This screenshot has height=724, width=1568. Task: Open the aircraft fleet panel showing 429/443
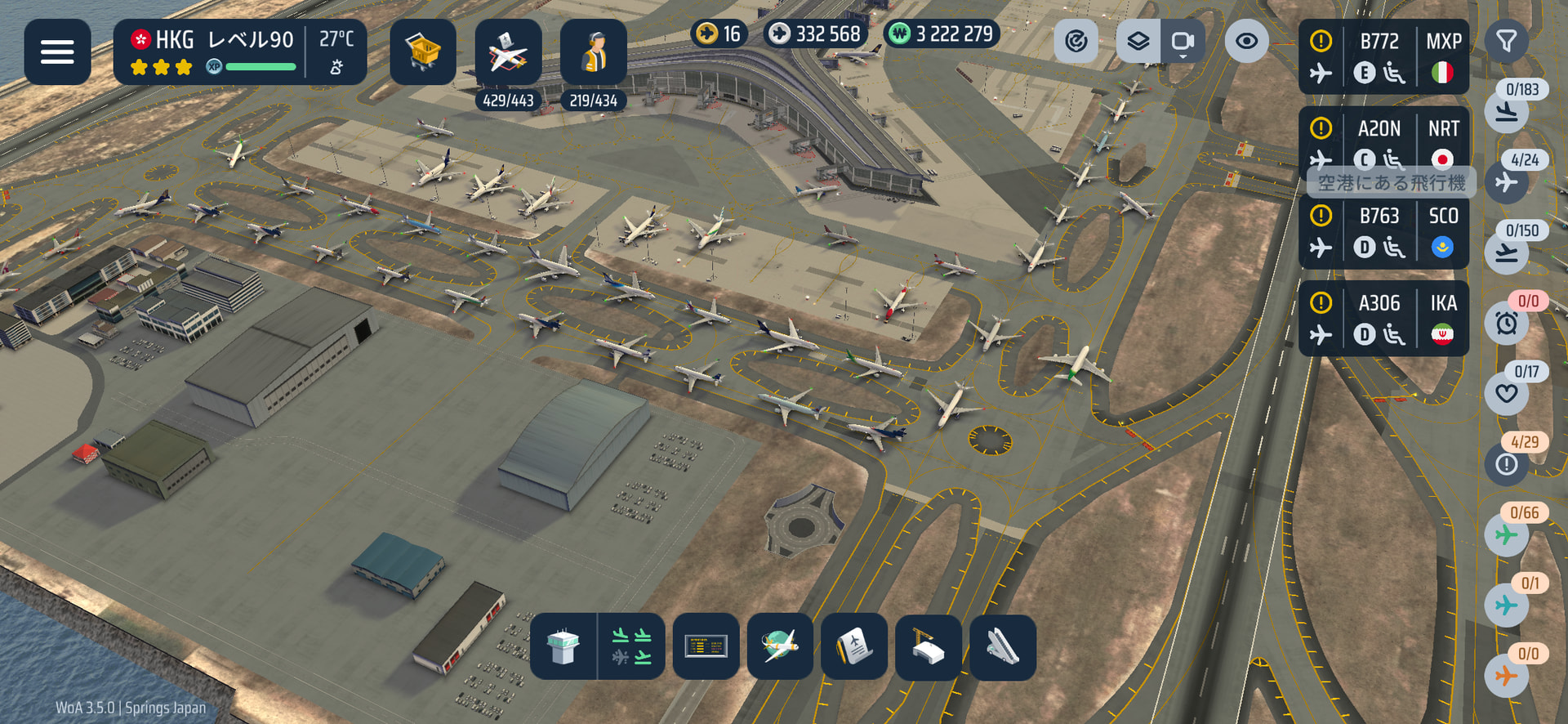508,52
